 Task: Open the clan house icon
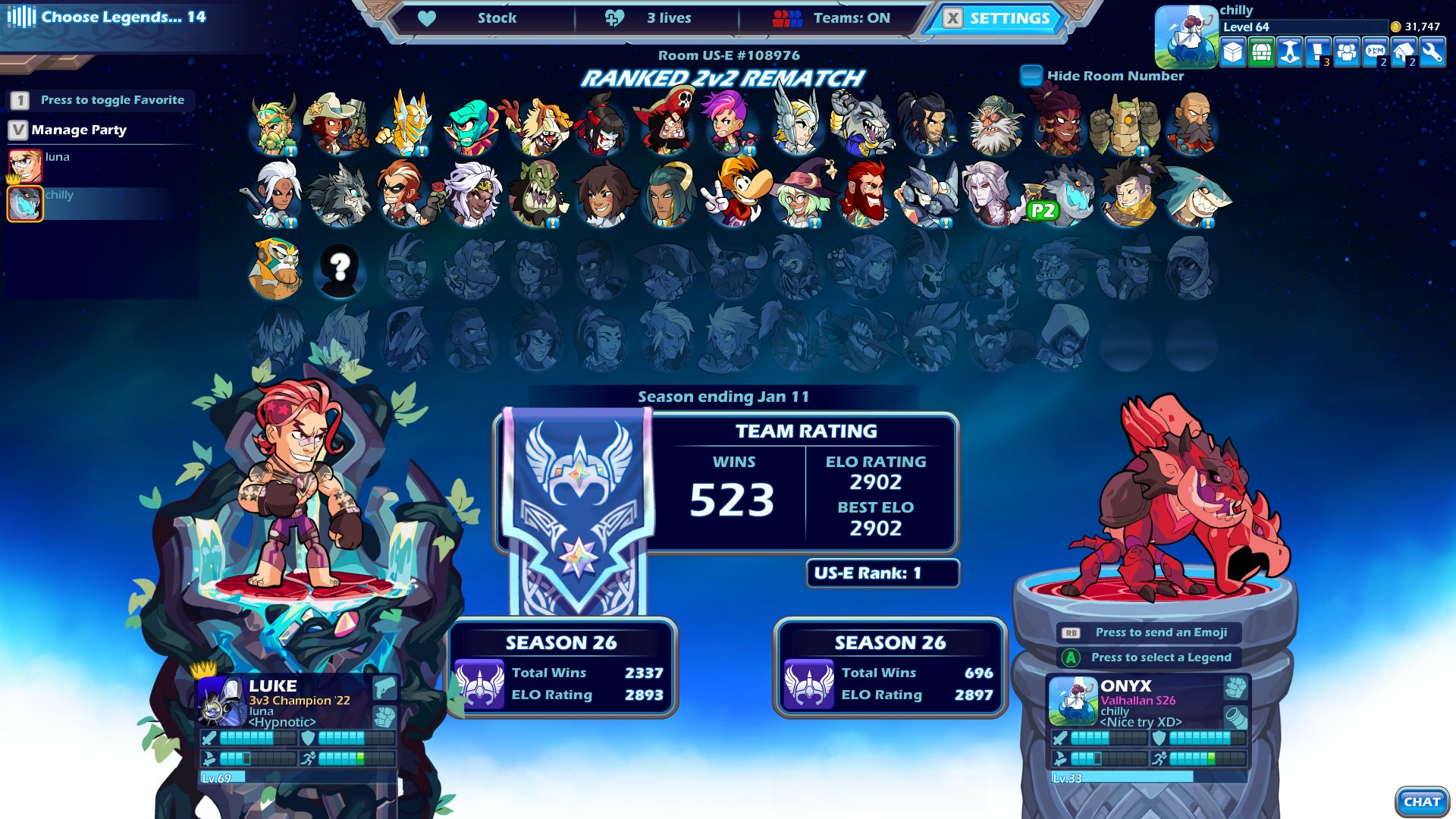click(x=1403, y=53)
